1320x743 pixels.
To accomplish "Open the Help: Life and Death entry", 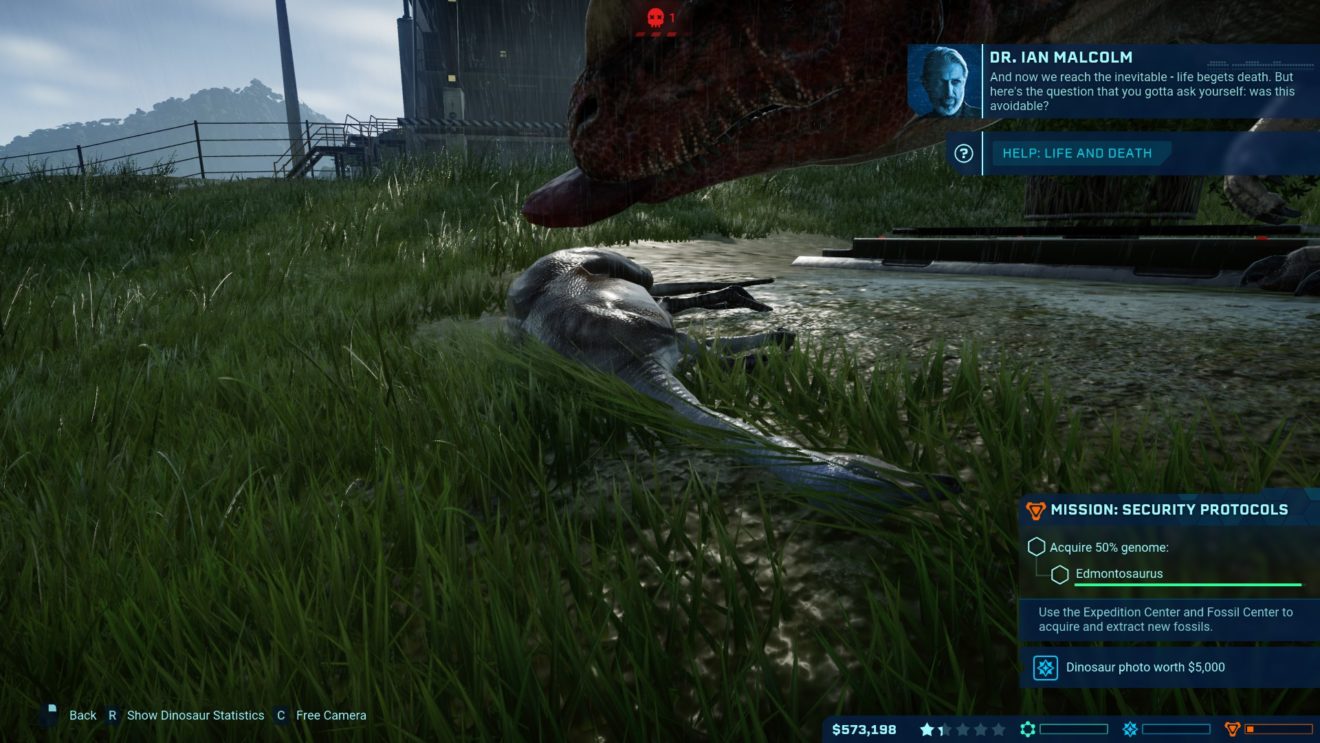I will coord(1077,154).
